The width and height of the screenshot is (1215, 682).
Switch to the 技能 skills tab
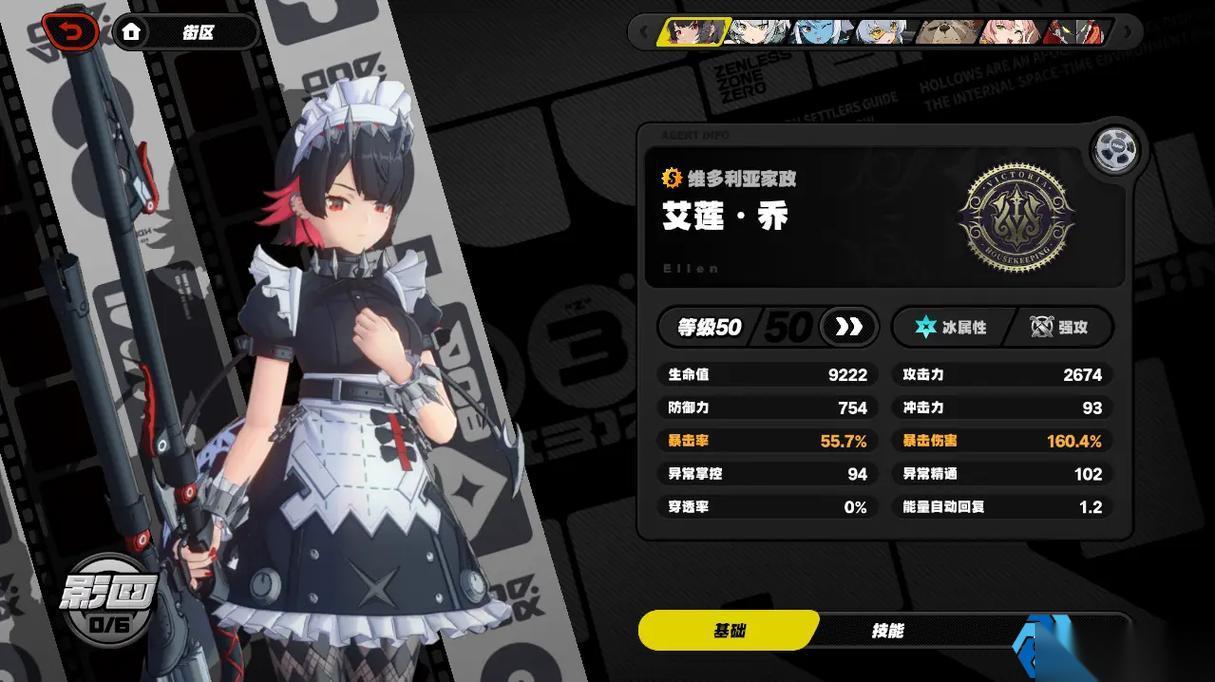point(887,630)
